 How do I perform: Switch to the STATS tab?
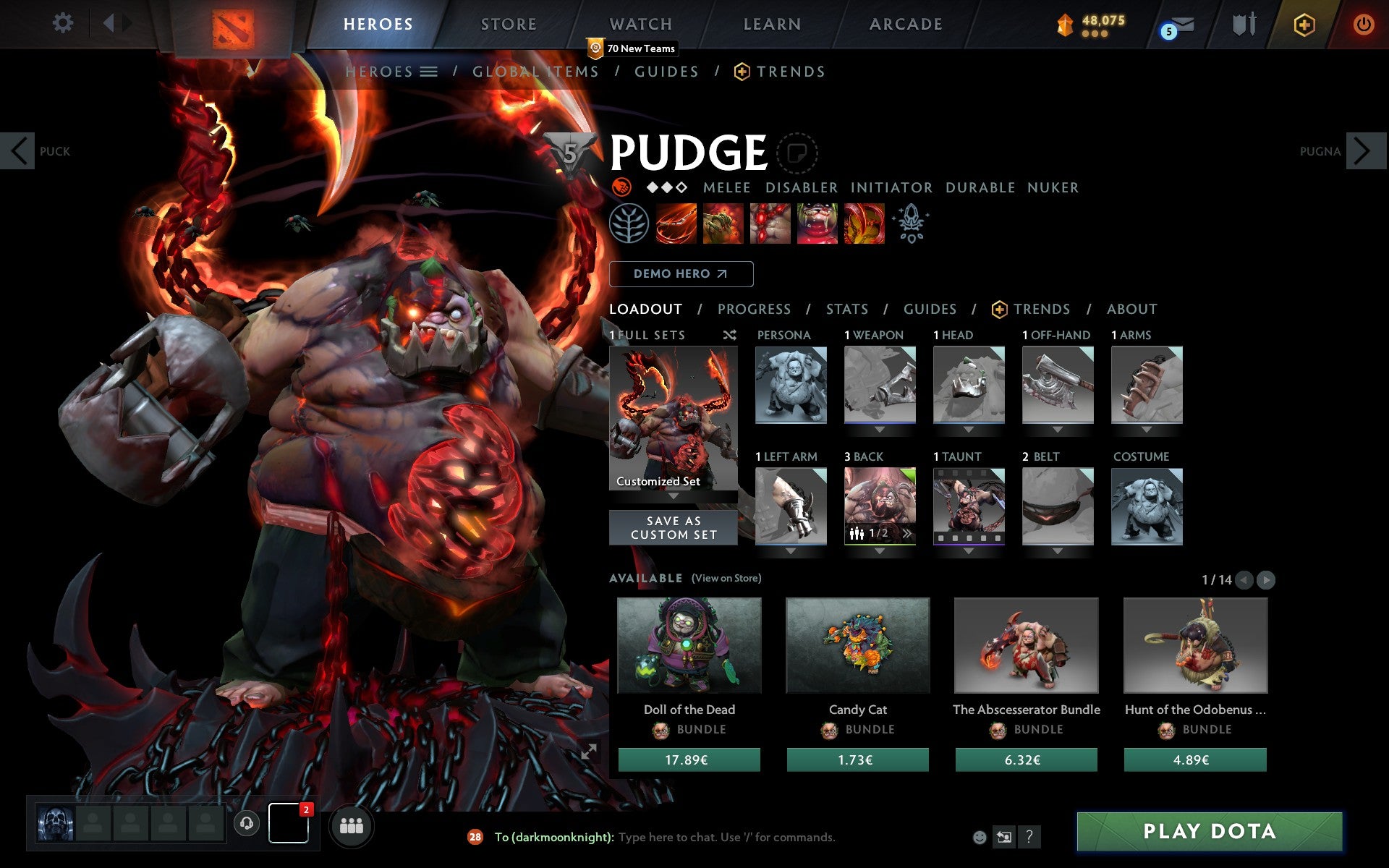[x=846, y=309]
